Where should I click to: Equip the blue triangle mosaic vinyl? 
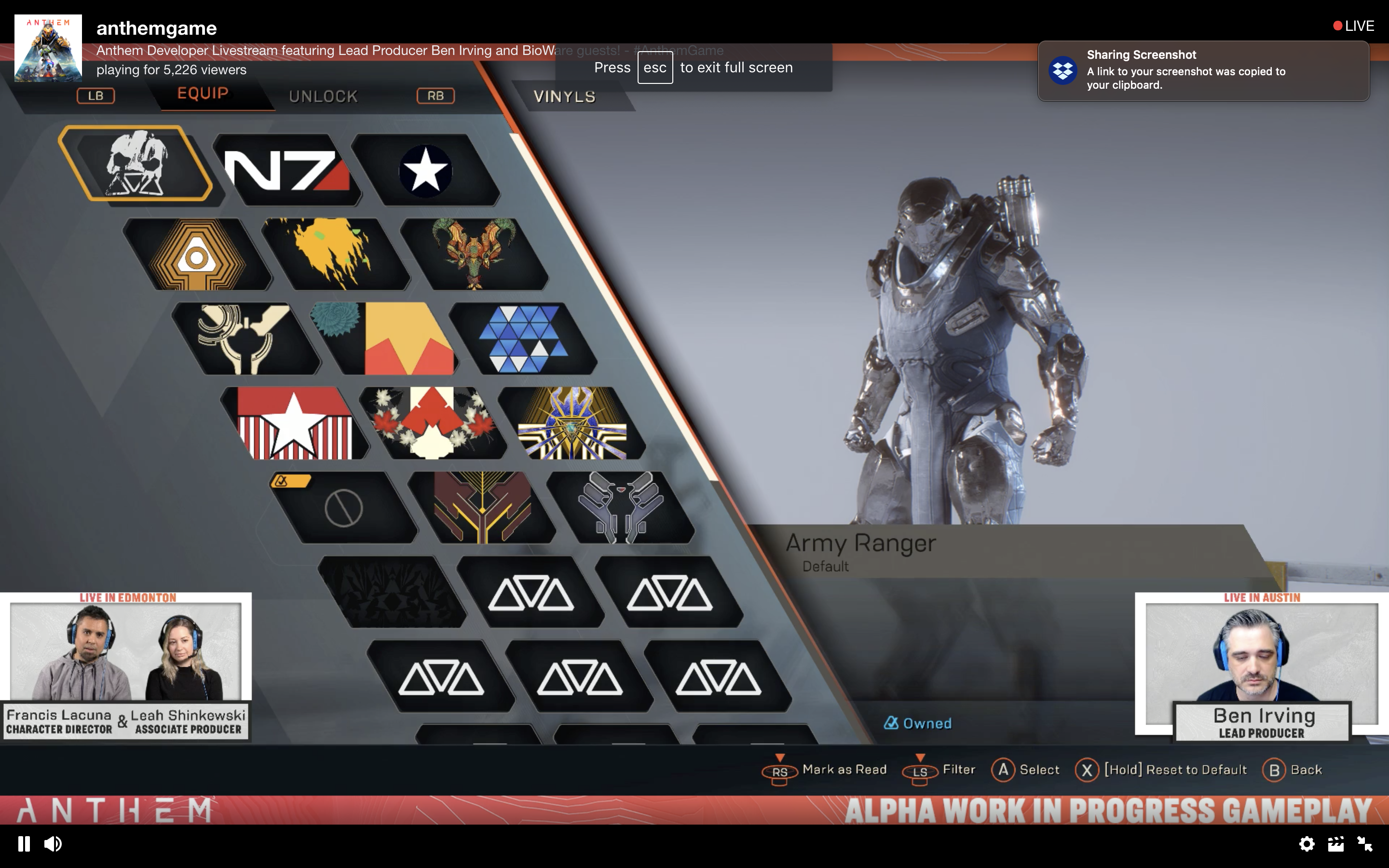point(522,339)
